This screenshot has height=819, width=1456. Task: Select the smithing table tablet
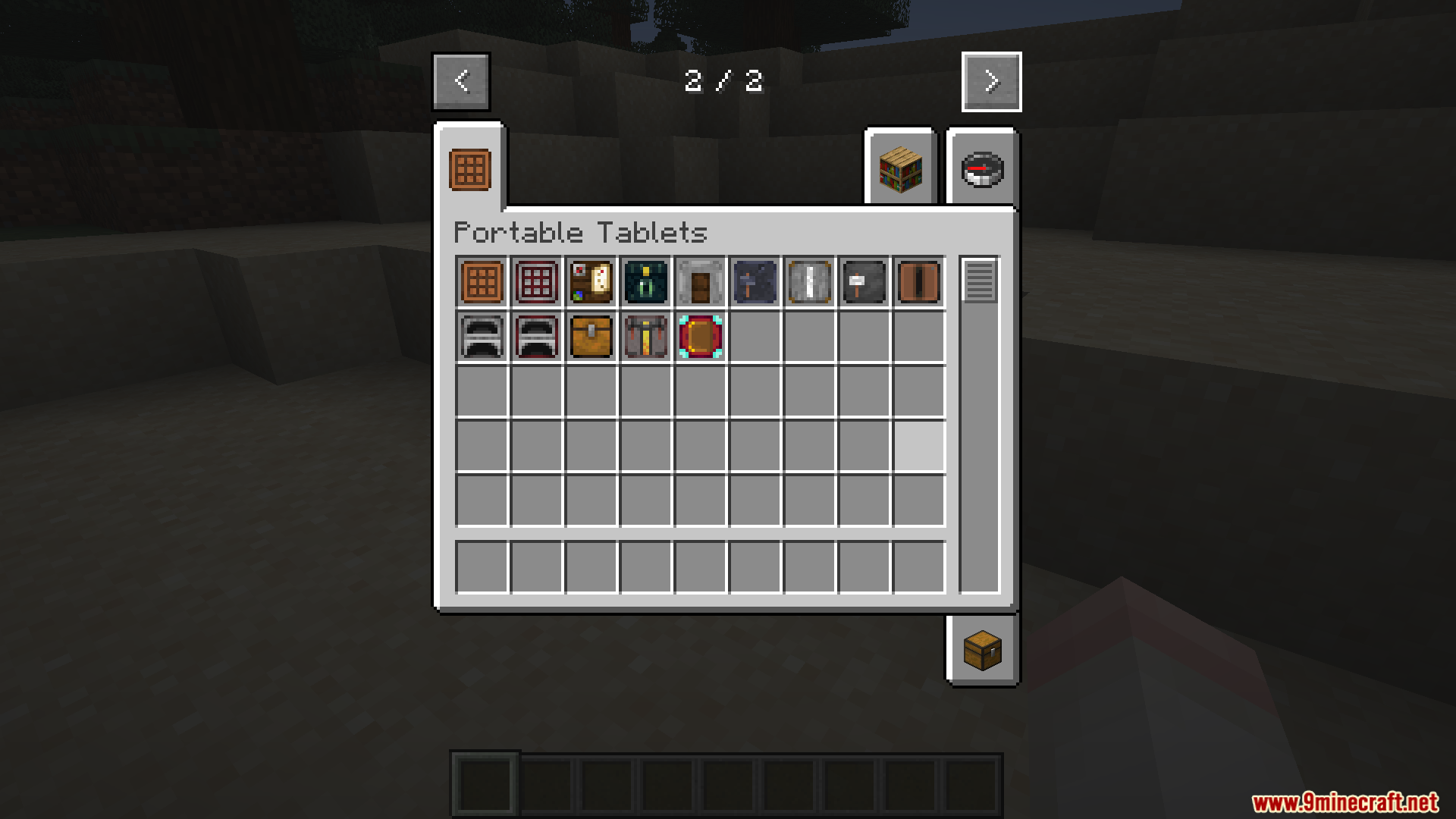click(x=754, y=282)
